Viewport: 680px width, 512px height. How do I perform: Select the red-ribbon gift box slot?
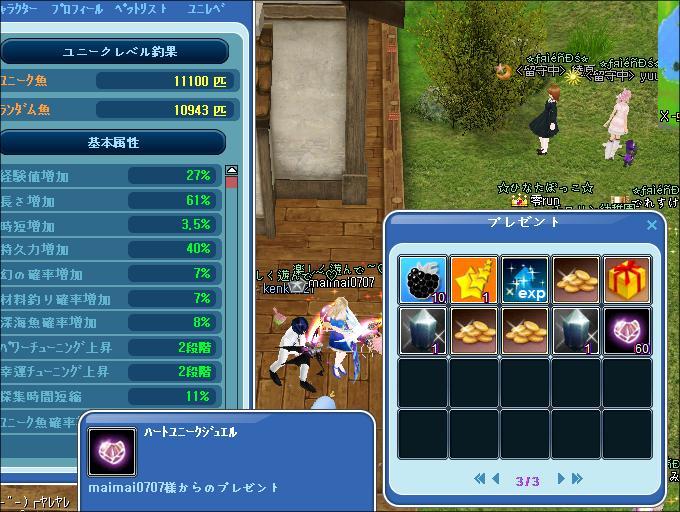coord(627,279)
